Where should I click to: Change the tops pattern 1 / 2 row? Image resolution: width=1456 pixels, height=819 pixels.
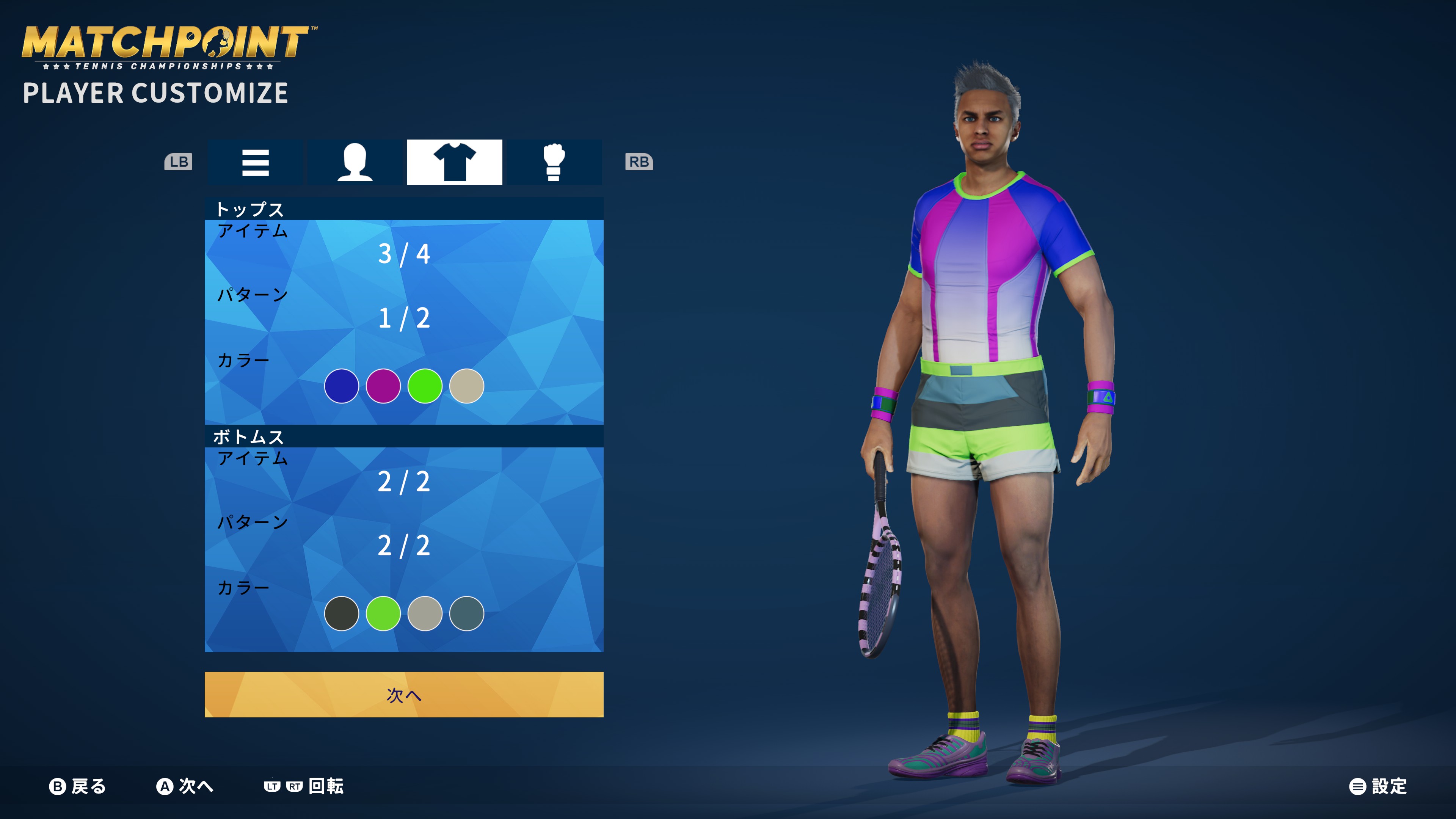click(403, 318)
